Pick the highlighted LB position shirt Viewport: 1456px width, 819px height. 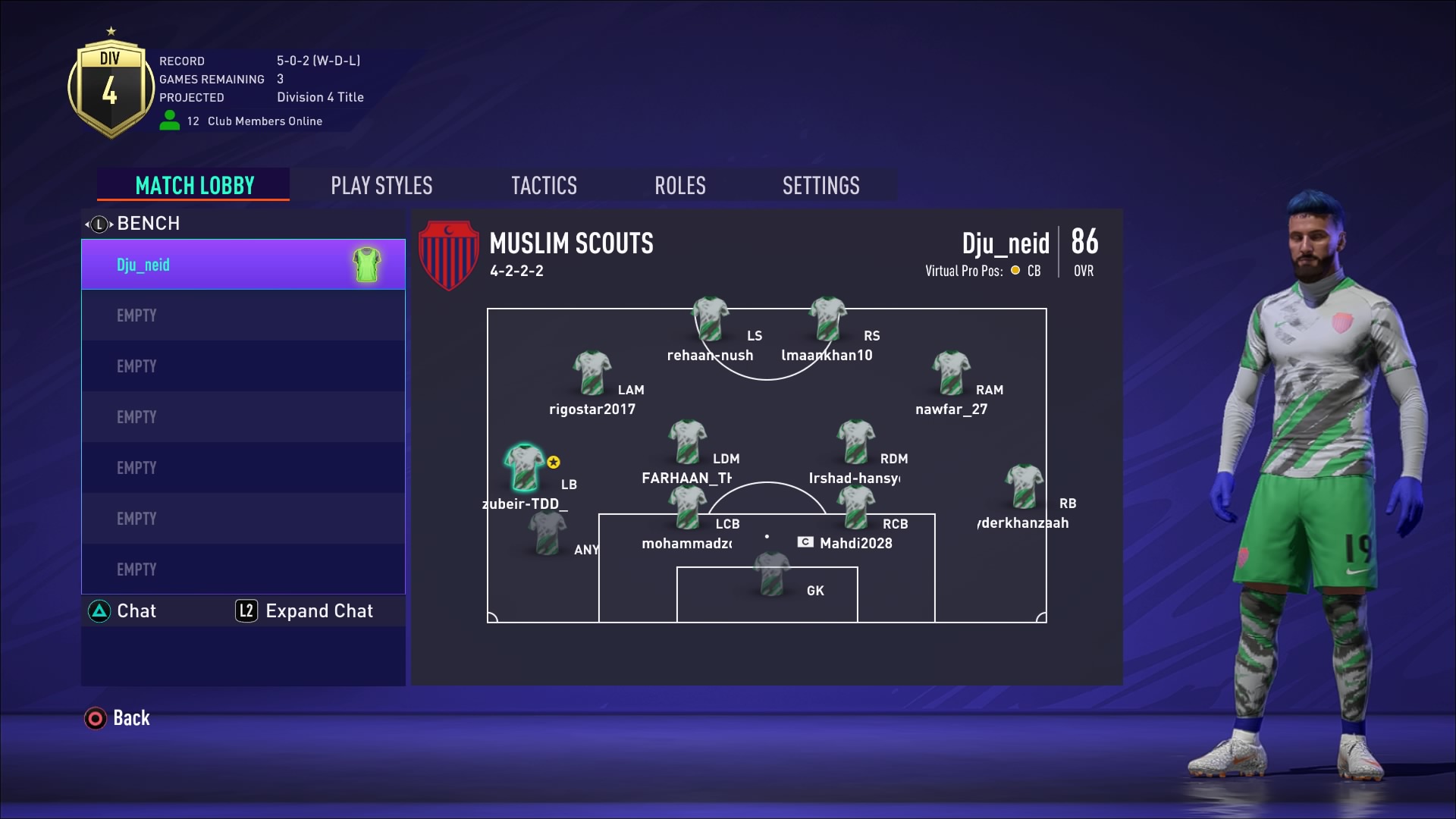[x=525, y=467]
